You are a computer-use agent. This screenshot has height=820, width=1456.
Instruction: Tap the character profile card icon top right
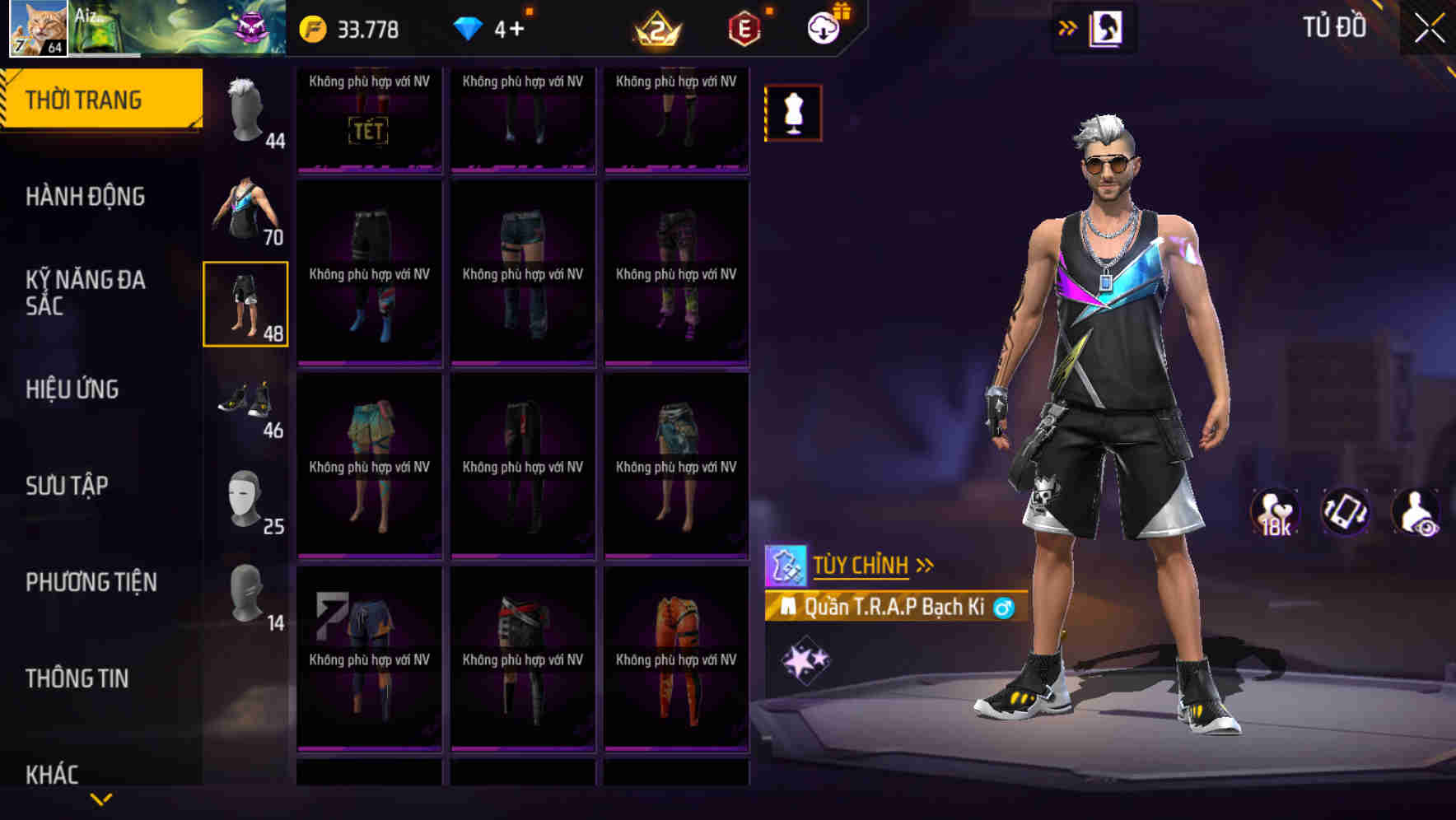coord(1107,27)
